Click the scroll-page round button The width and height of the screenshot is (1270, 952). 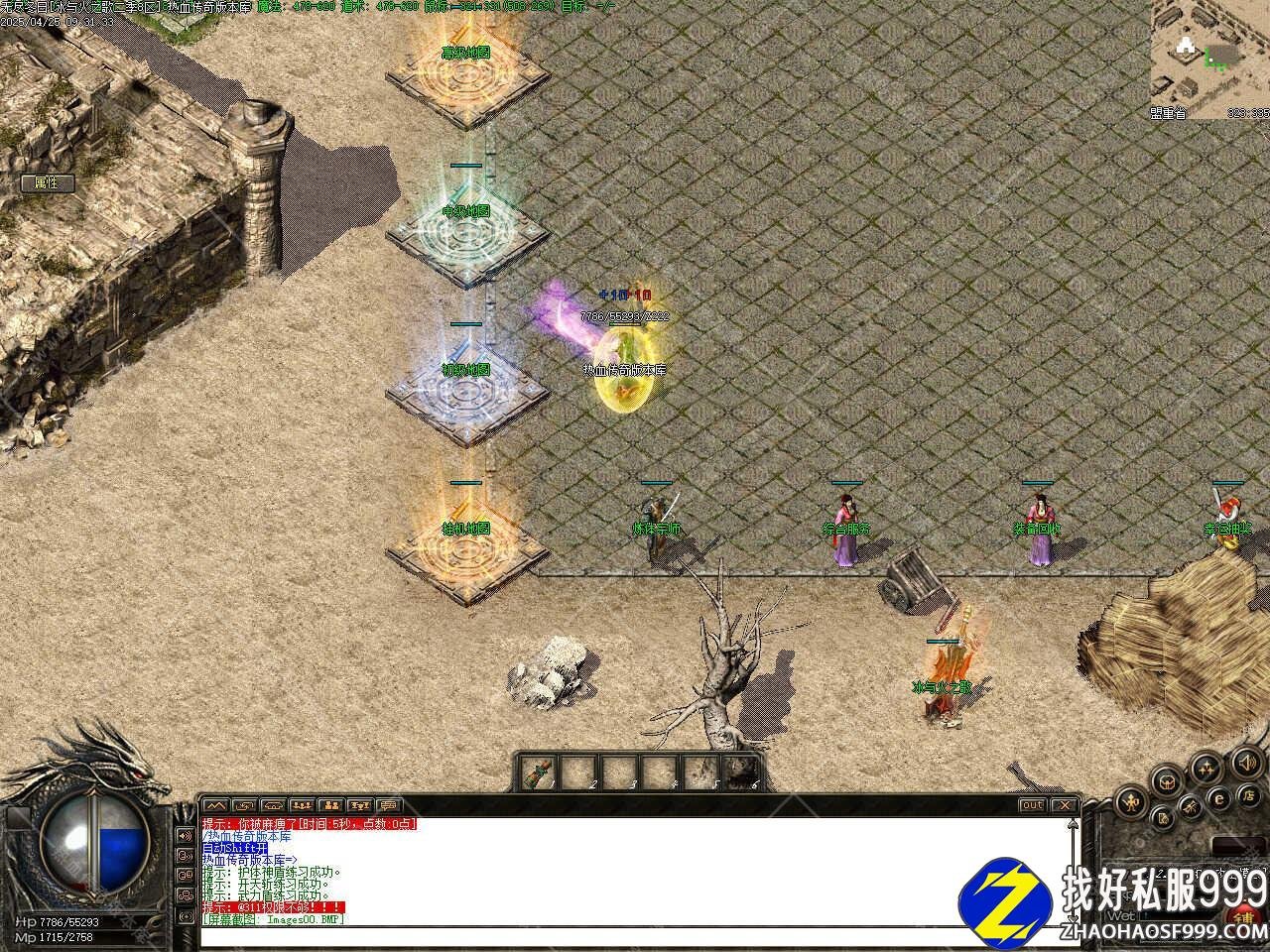(x=1164, y=818)
